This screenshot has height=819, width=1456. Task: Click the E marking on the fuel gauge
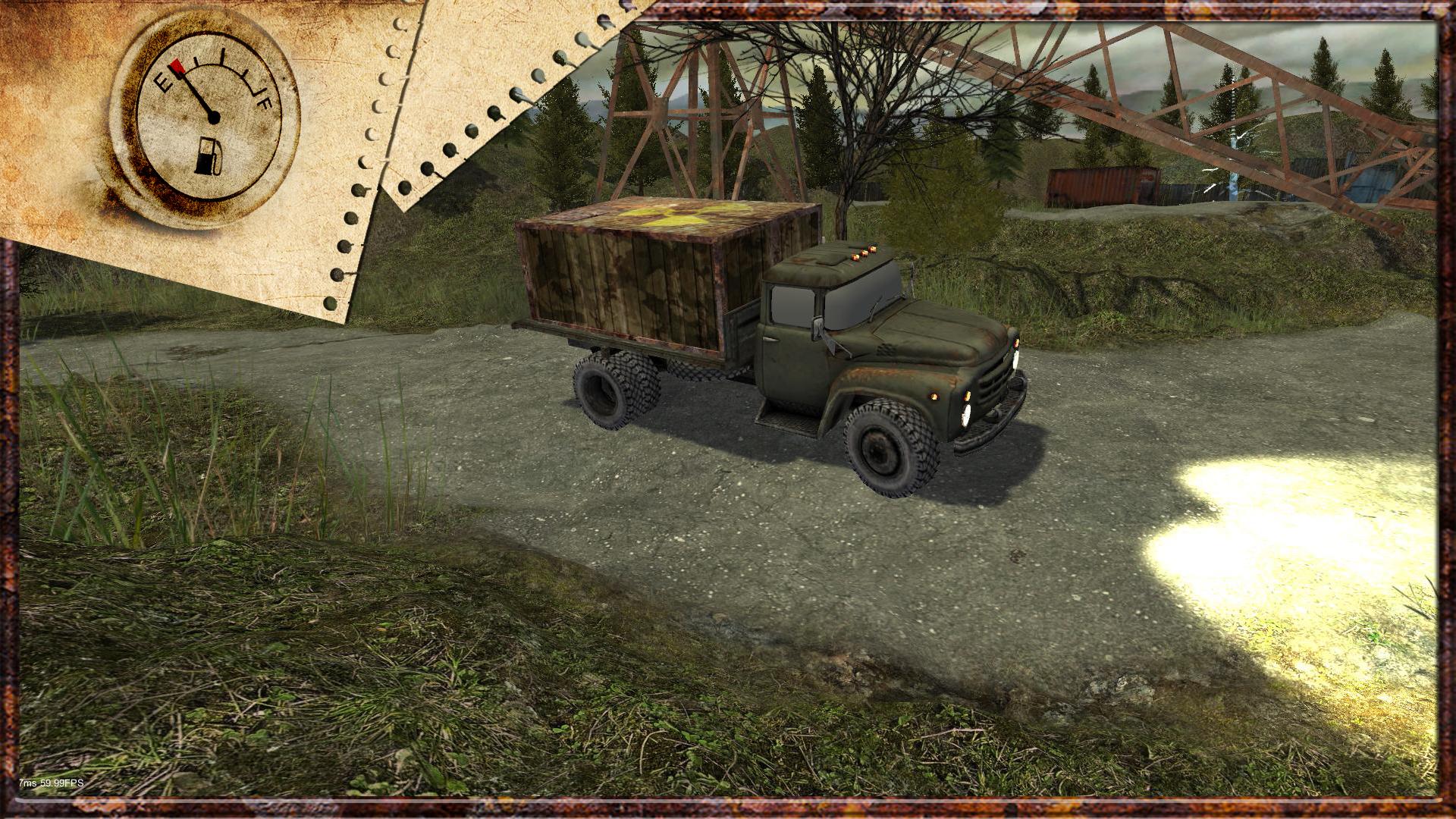[164, 82]
